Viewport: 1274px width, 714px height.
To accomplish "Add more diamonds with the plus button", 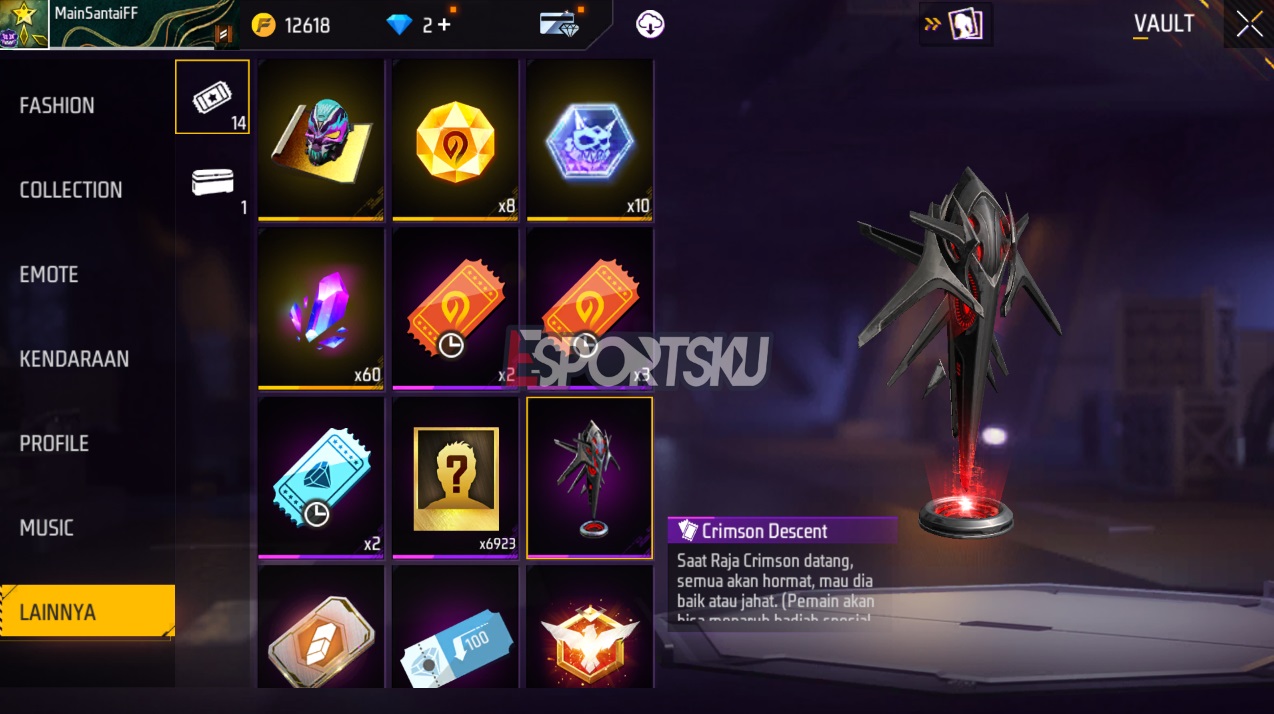I will click(x=444, y=25).
